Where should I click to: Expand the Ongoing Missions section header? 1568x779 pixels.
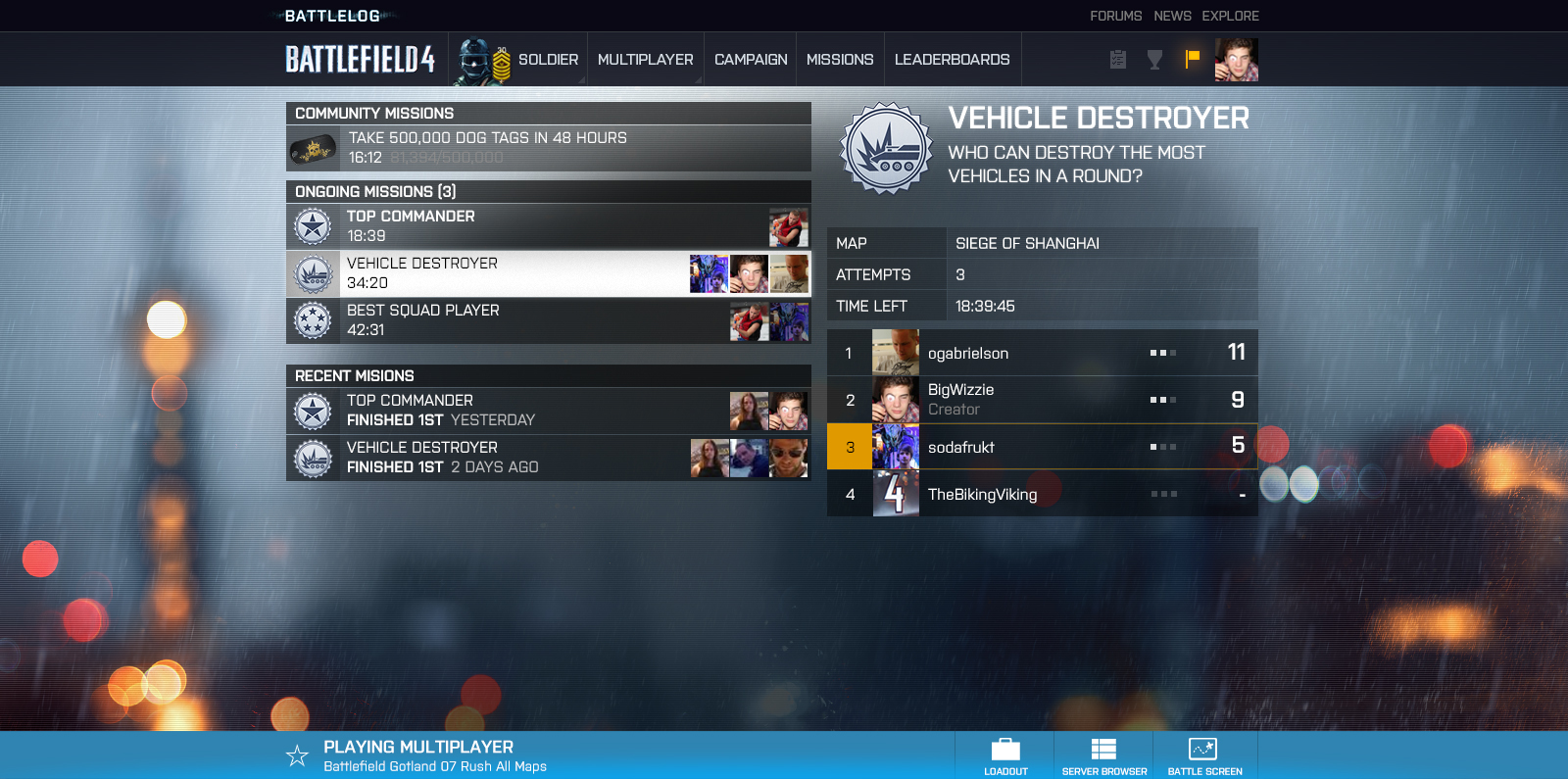click(549, 191)
